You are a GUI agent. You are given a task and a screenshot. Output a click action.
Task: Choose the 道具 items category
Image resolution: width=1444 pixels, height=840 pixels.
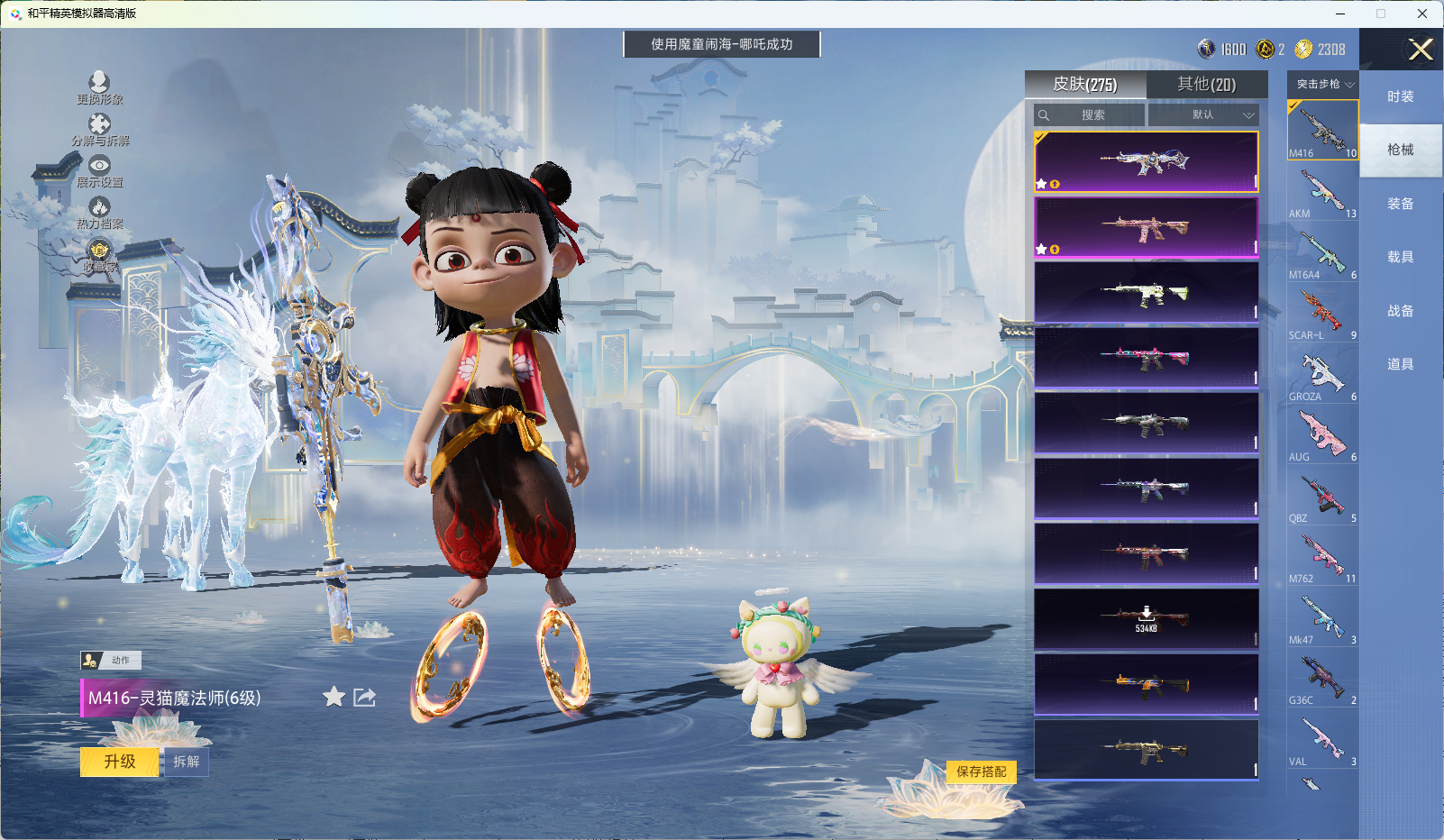[1400, 364]
